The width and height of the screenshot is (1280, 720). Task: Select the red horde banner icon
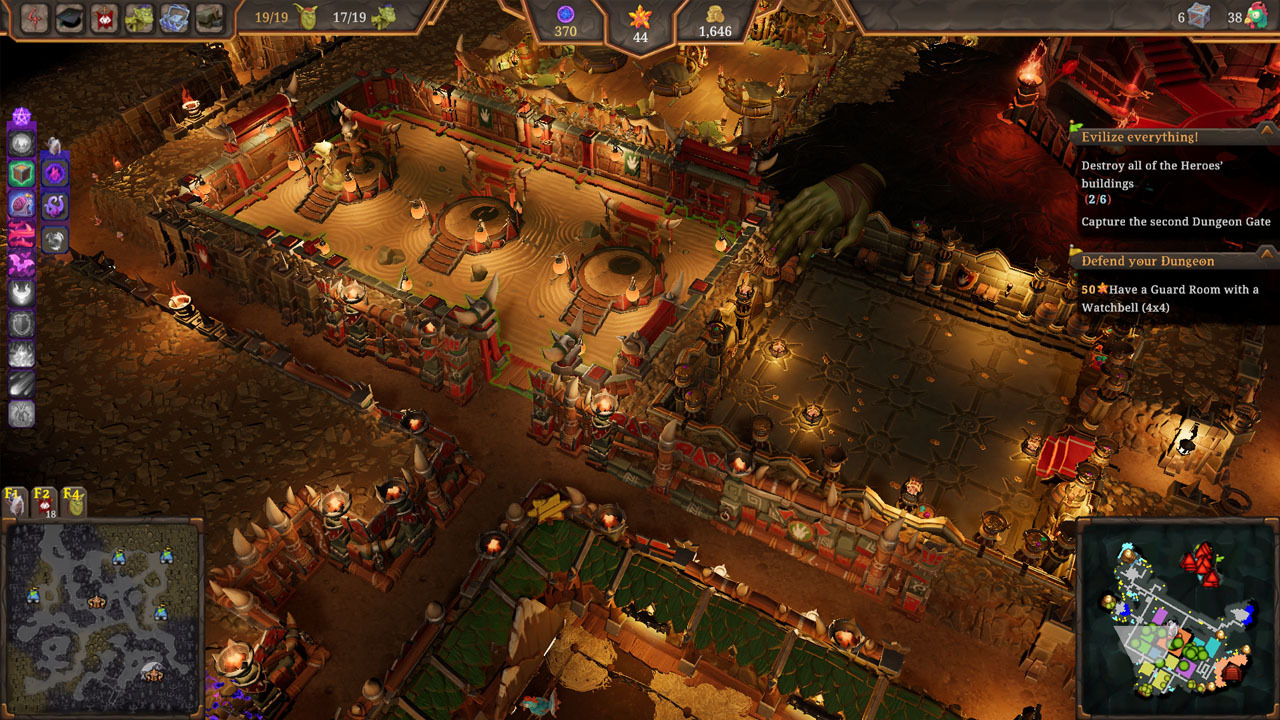[104, 18]
